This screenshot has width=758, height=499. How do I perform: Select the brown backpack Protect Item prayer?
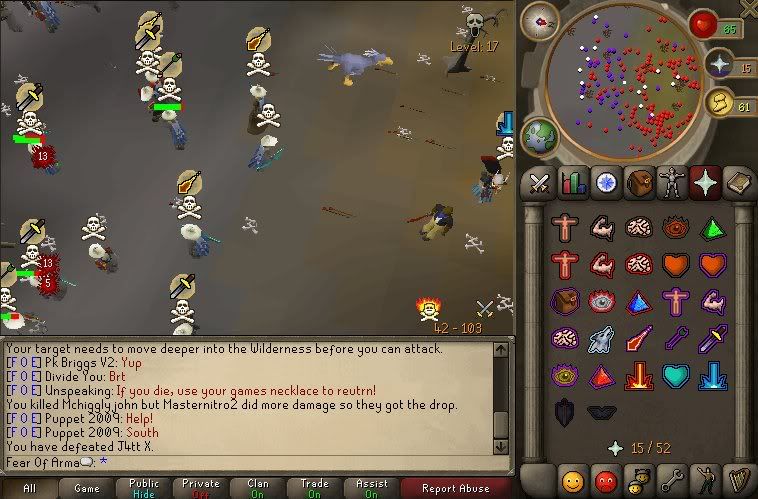(566, 301)
